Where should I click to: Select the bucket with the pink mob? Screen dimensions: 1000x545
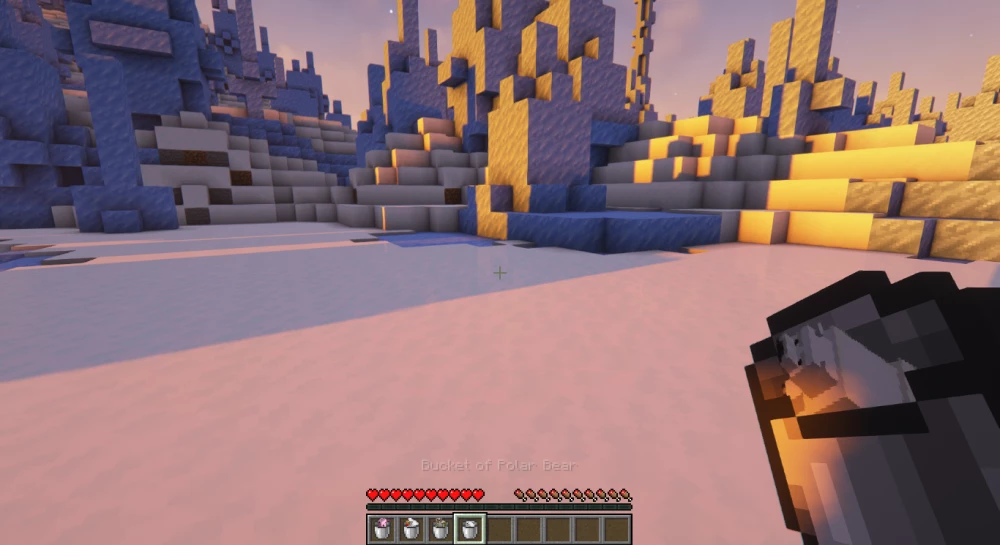(382, 529)
